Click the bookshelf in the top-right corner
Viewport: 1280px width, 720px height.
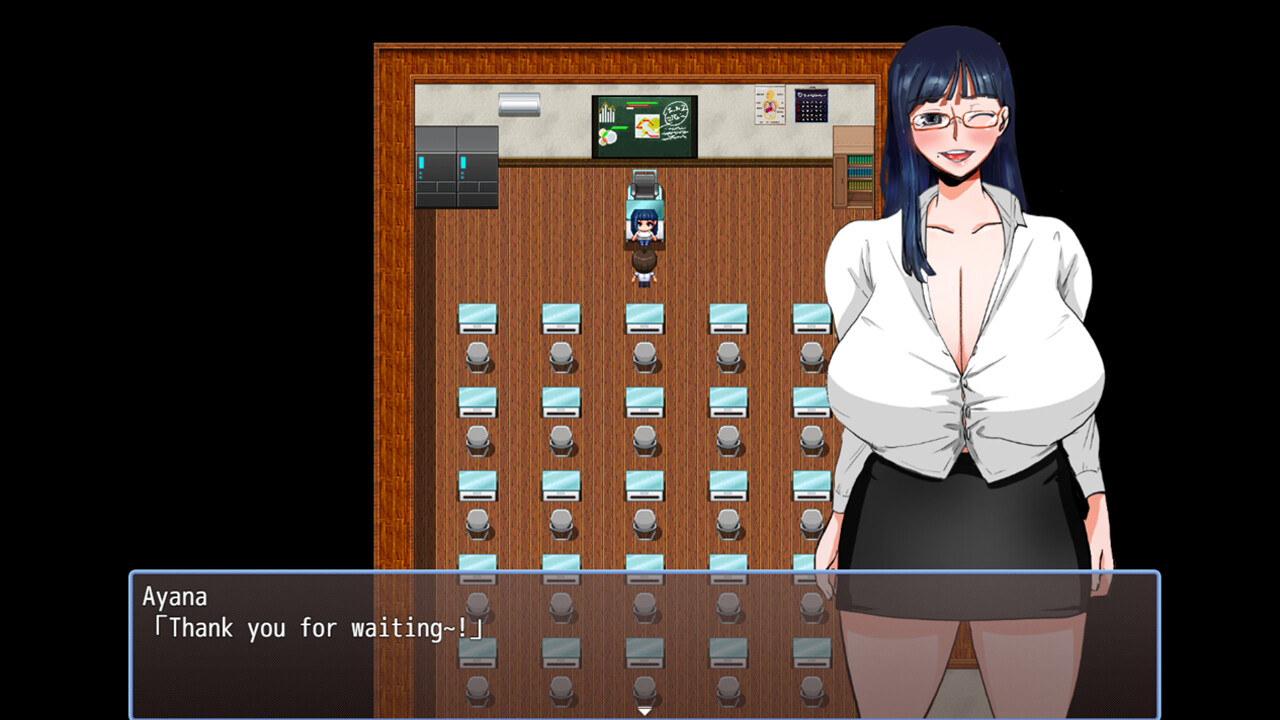855,165
